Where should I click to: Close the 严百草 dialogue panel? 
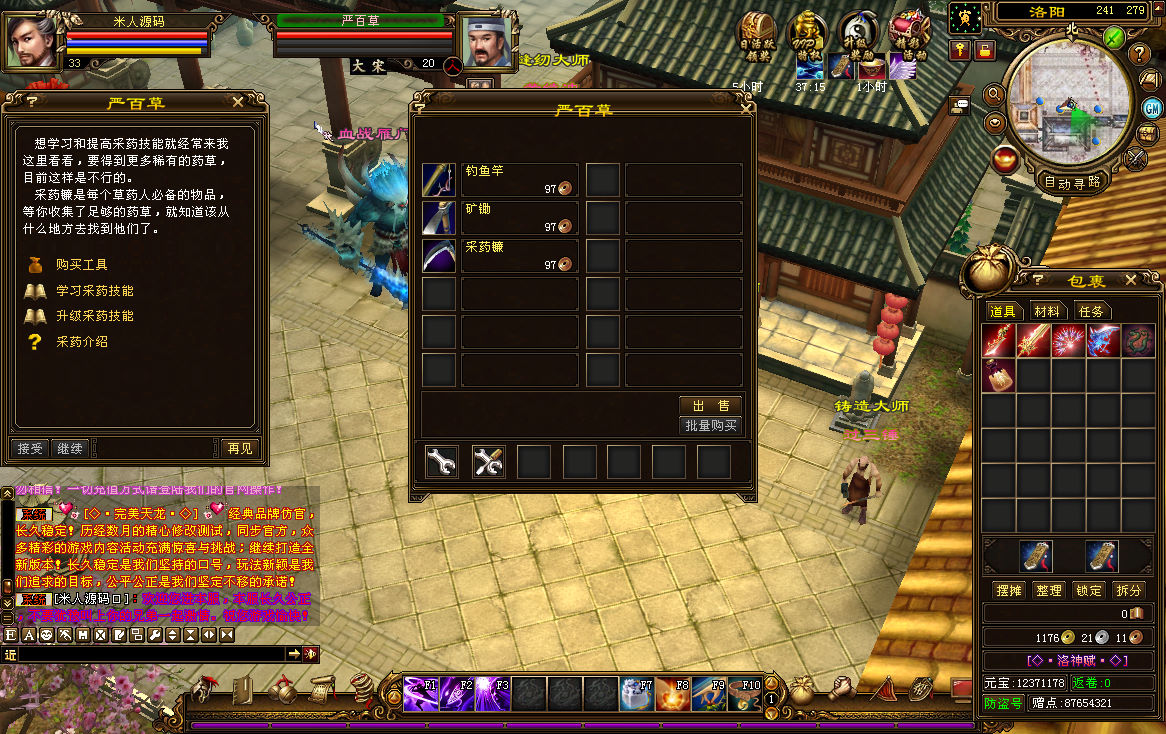(238, 101)
